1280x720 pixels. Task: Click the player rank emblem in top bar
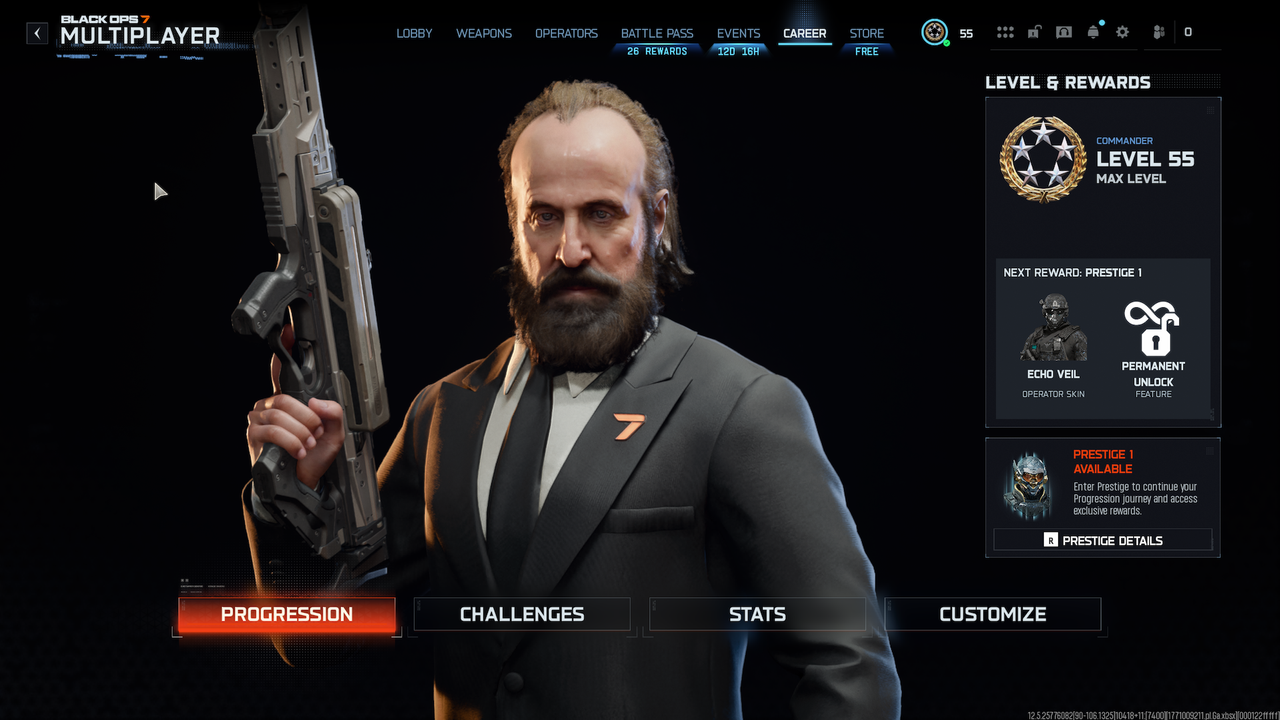pyautogui.click(x=934, y=33)
